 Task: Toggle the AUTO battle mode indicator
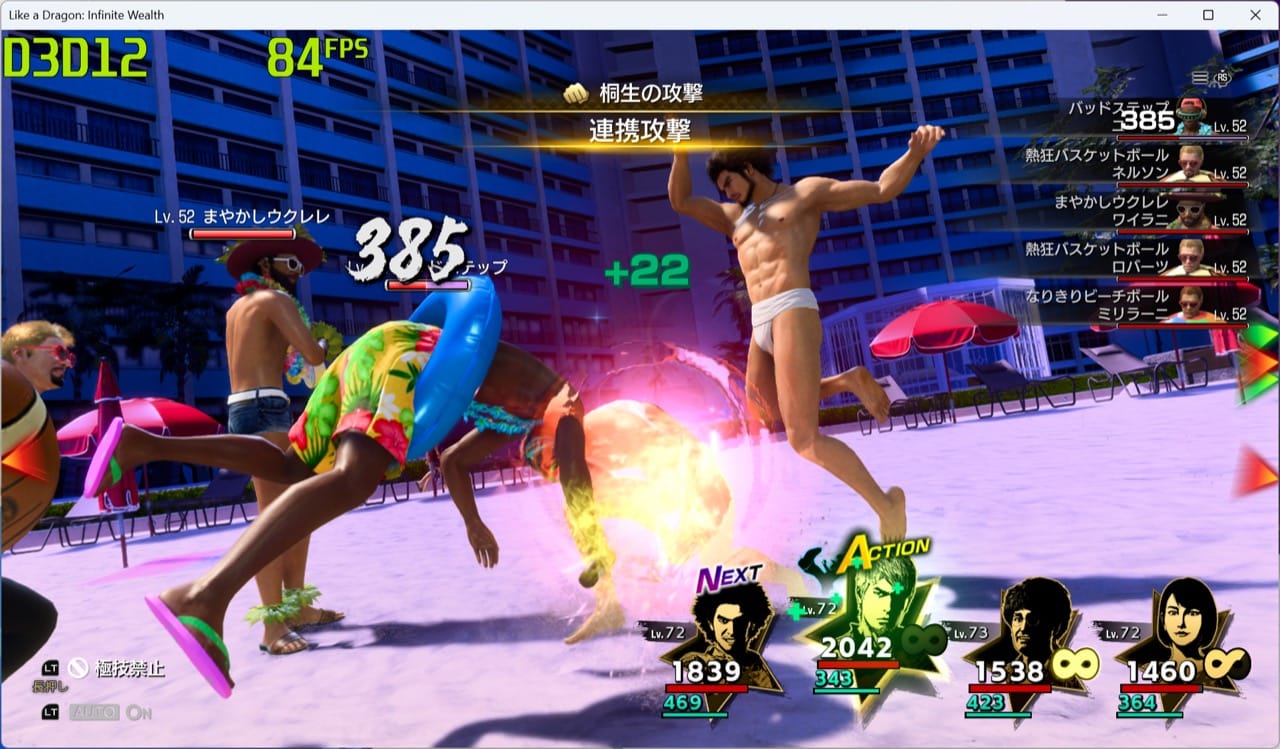pyautogui.click(x=95, y=712)
